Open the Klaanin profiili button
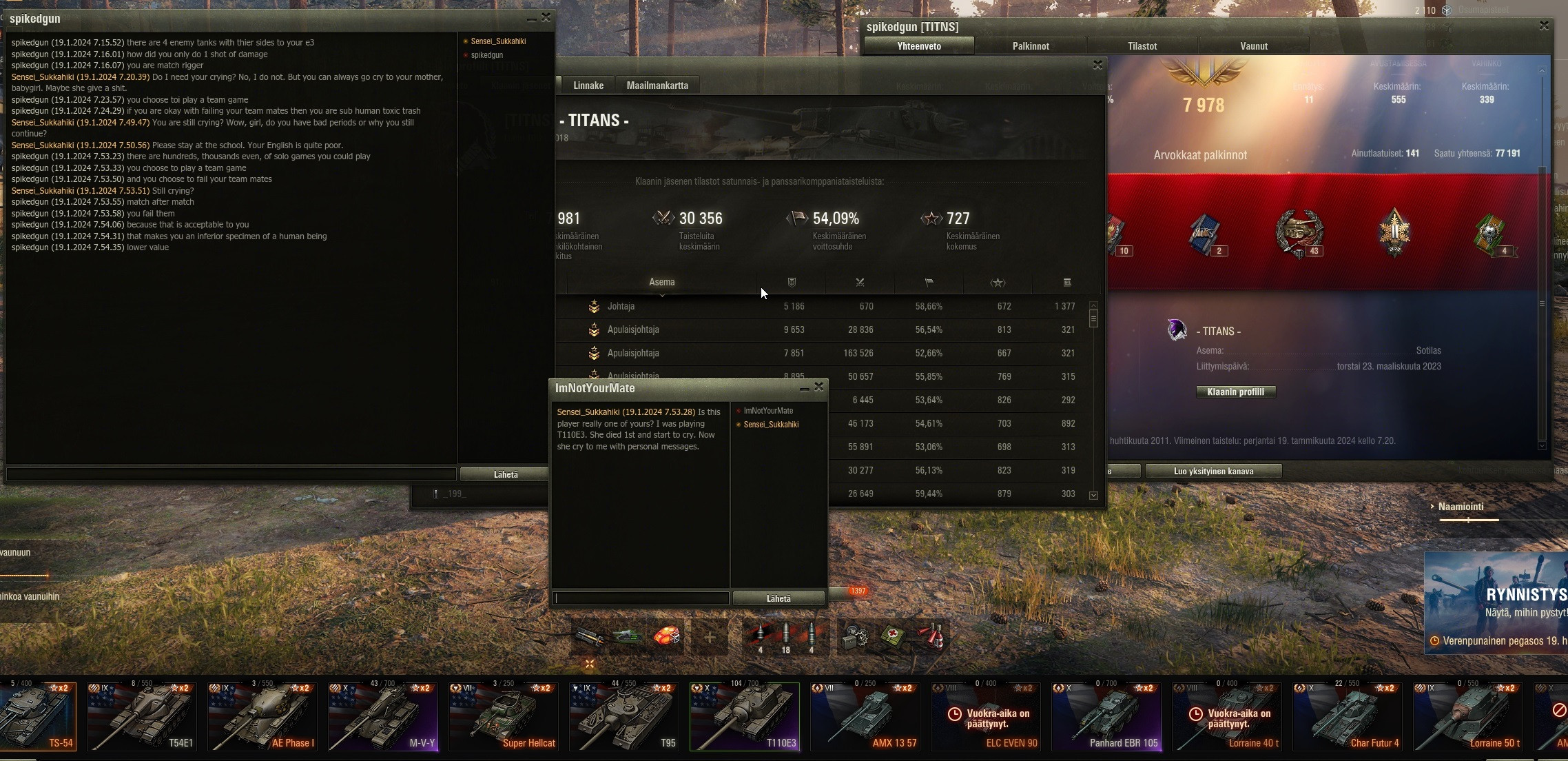This screenshot has width=1568, height=761. point(1236,392)
